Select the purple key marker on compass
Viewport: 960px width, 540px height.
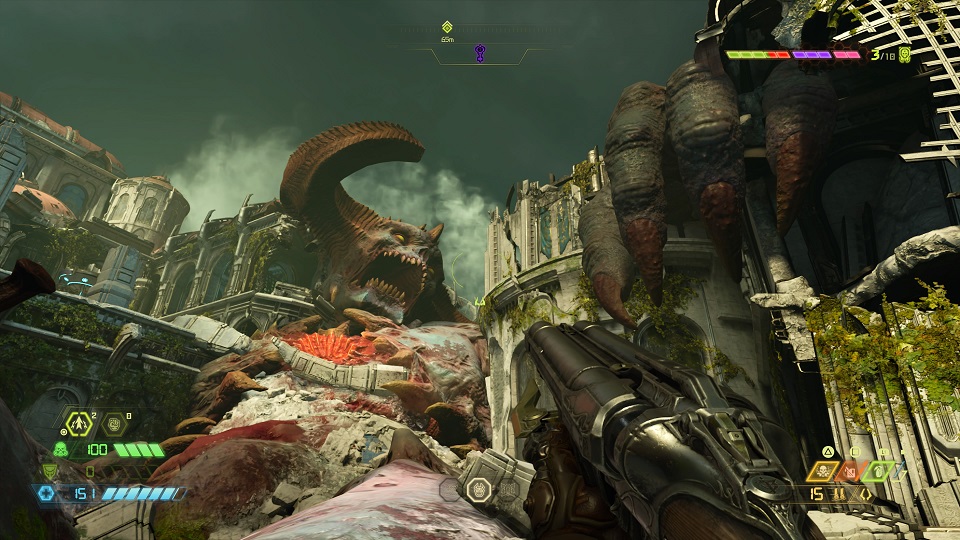coord(480,53)
